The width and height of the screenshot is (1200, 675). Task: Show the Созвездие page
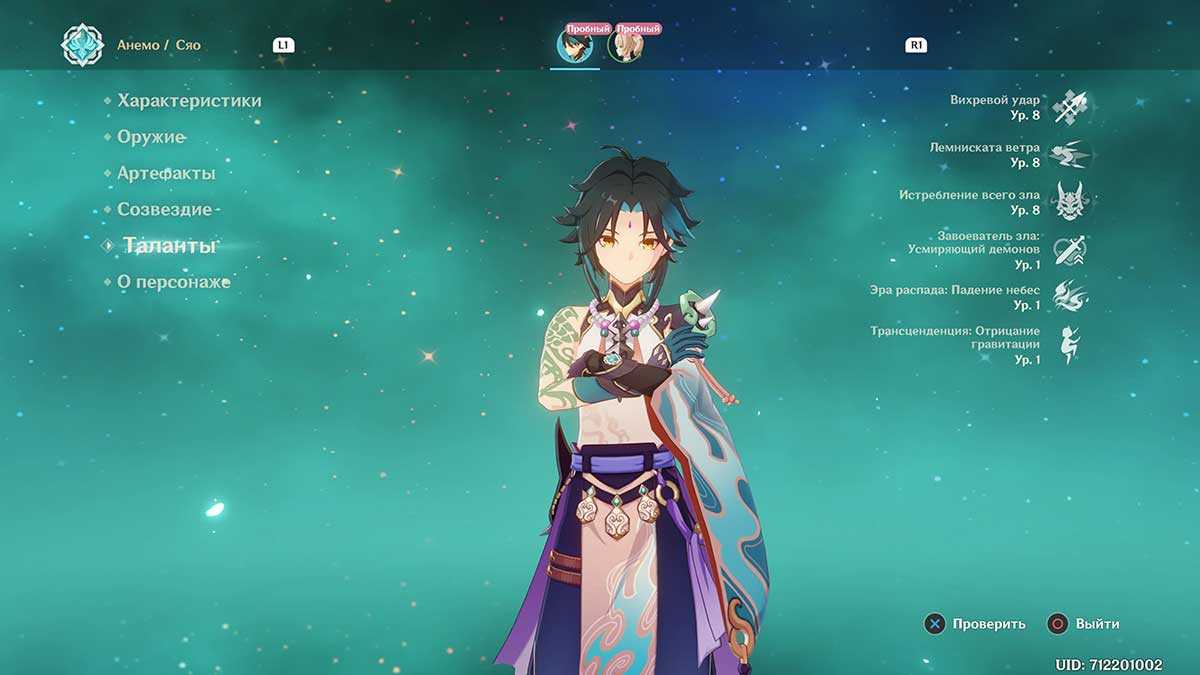tap(165, 209)
